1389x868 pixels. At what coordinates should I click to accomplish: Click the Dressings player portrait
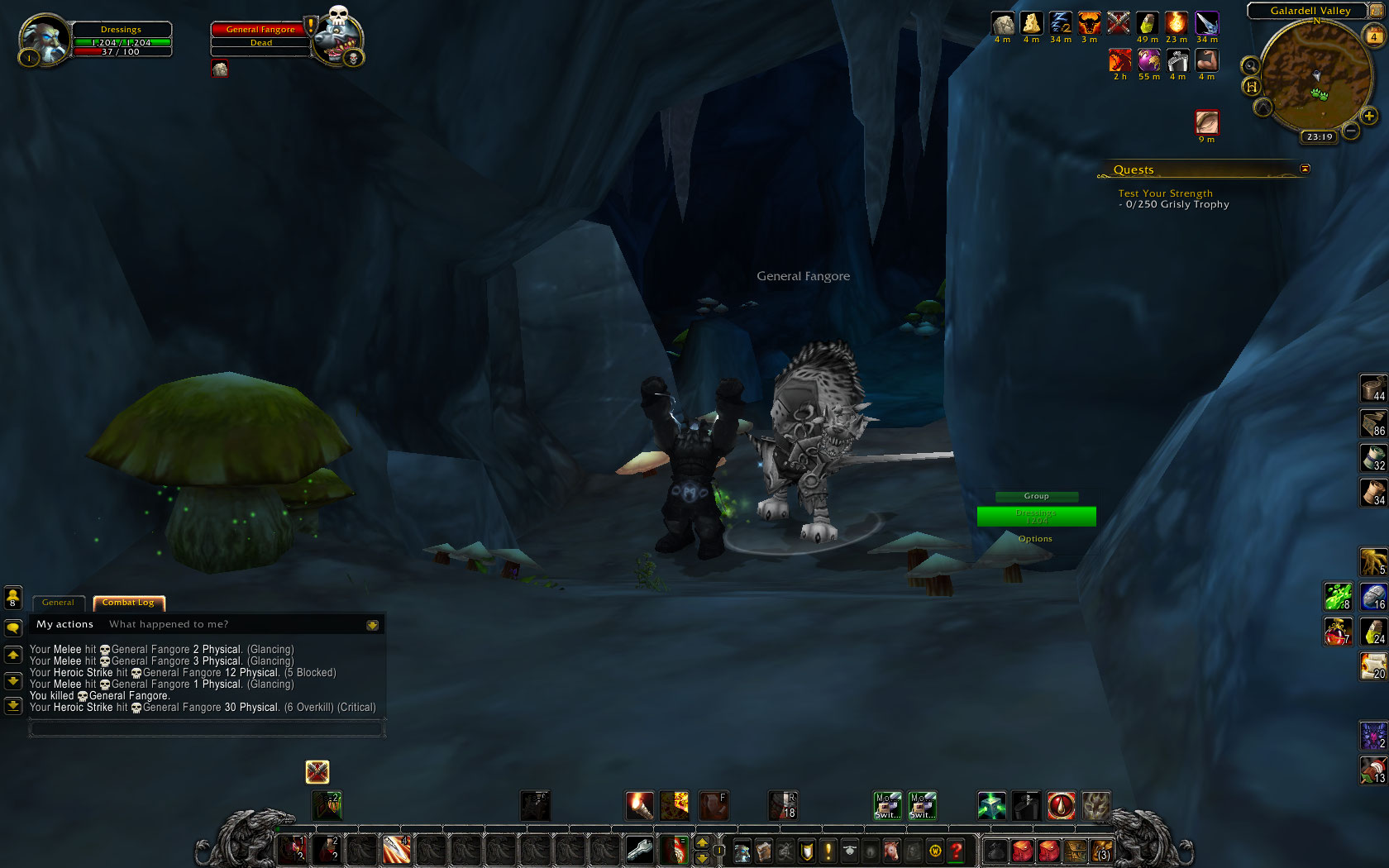point(44,40)
